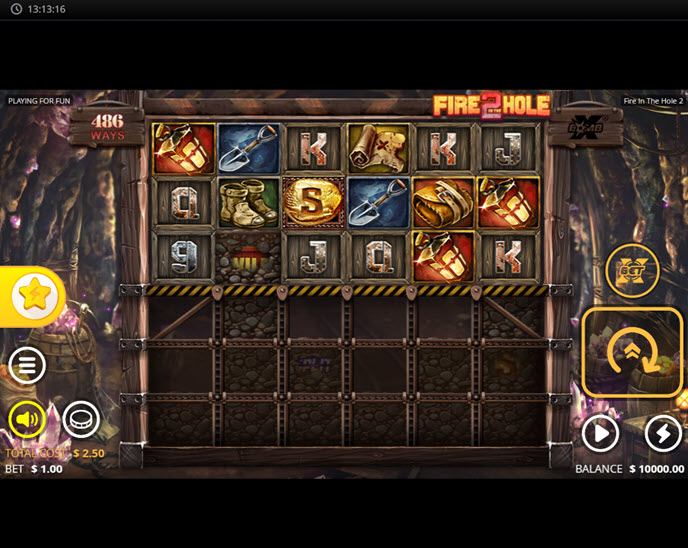This screenshot has width=688, height=548.
Task: Start autoplay with the play button
Action: tap(601, 434)
